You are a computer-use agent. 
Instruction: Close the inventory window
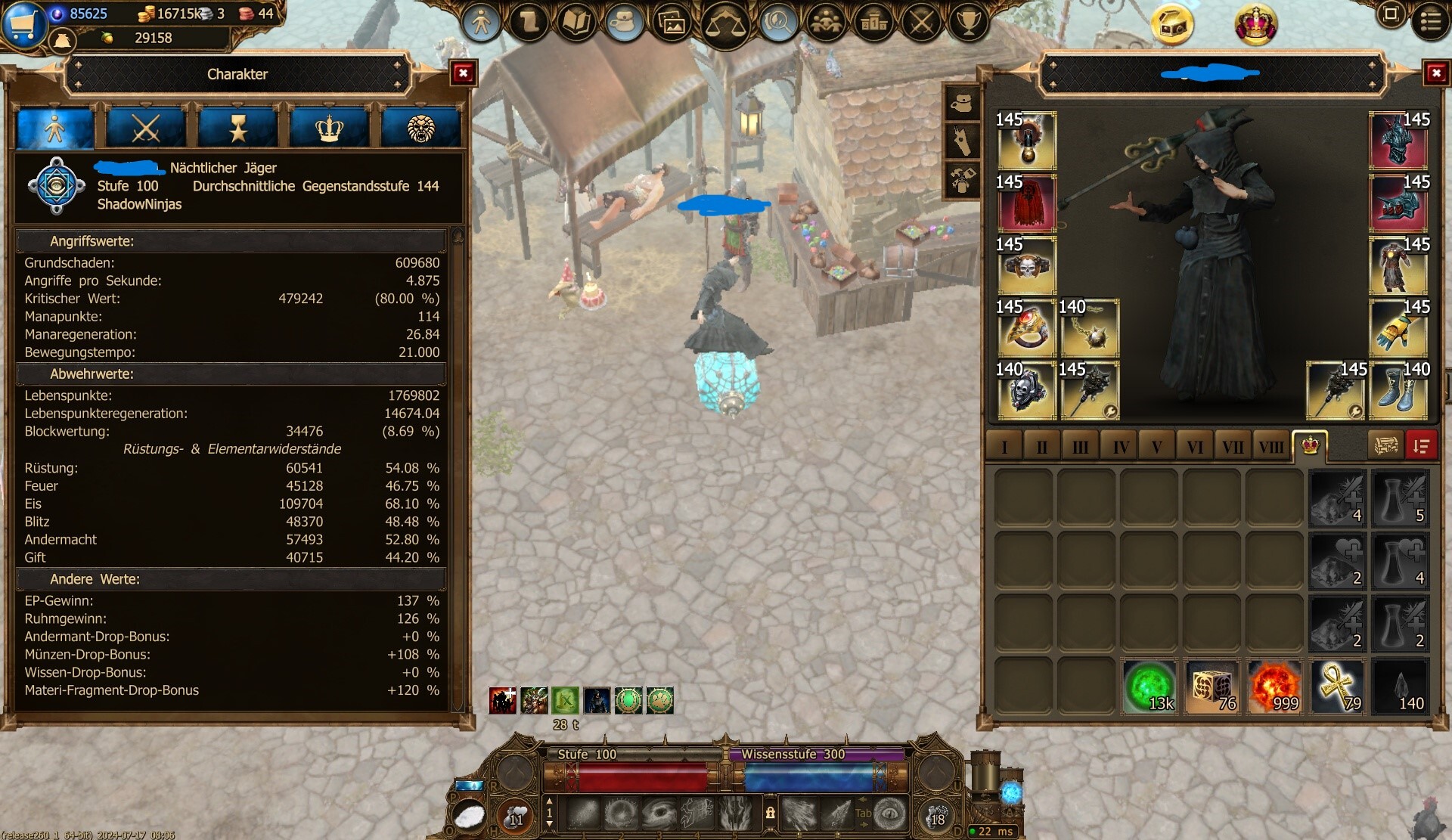tap(1435, 73)
